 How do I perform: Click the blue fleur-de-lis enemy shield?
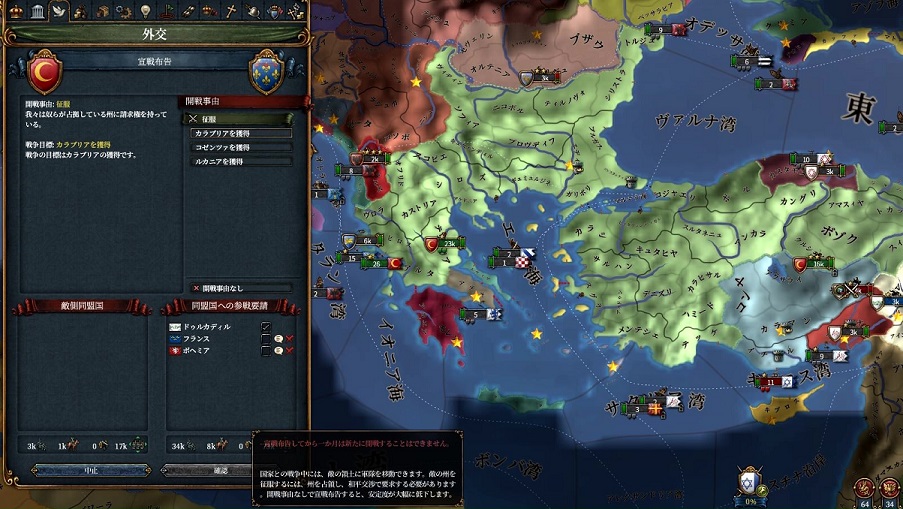[x=265, y=73]
